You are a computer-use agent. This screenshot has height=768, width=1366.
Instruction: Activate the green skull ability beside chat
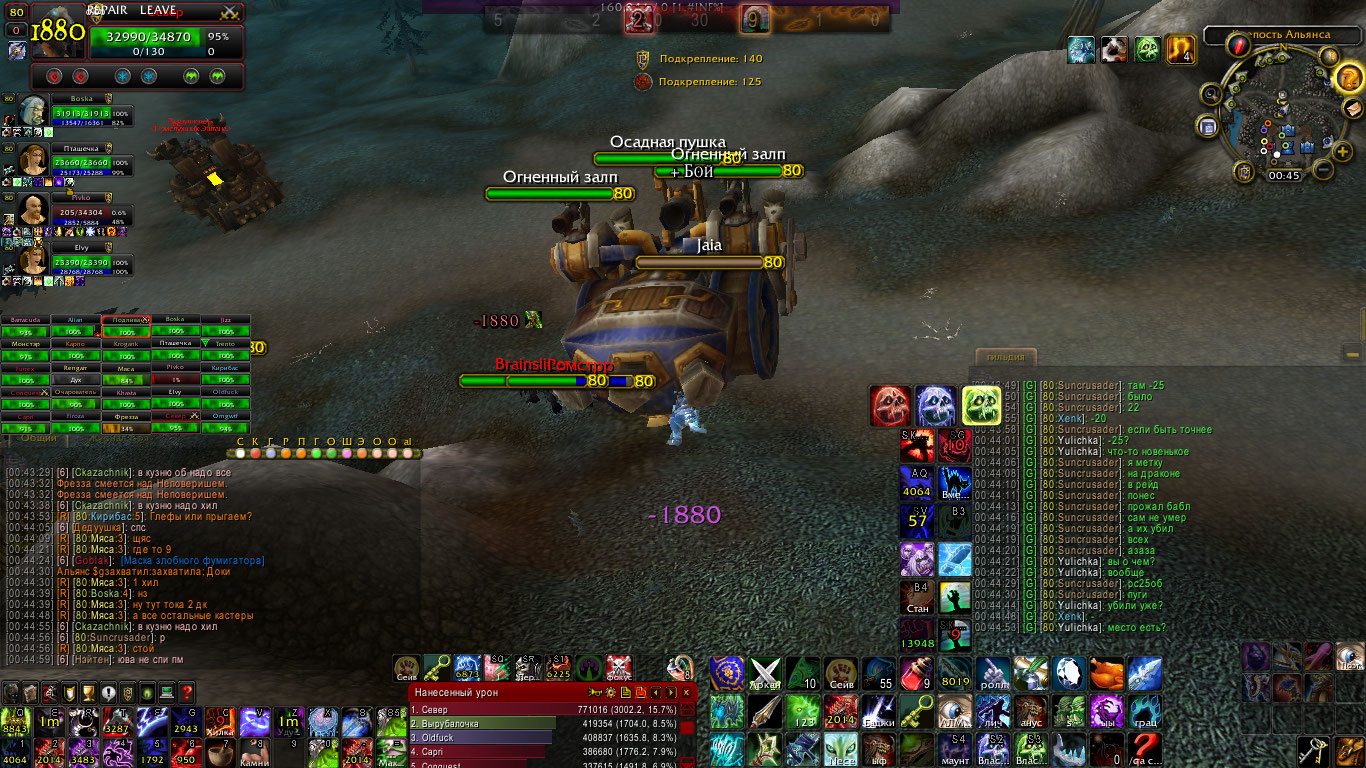(x=980, y=406)
